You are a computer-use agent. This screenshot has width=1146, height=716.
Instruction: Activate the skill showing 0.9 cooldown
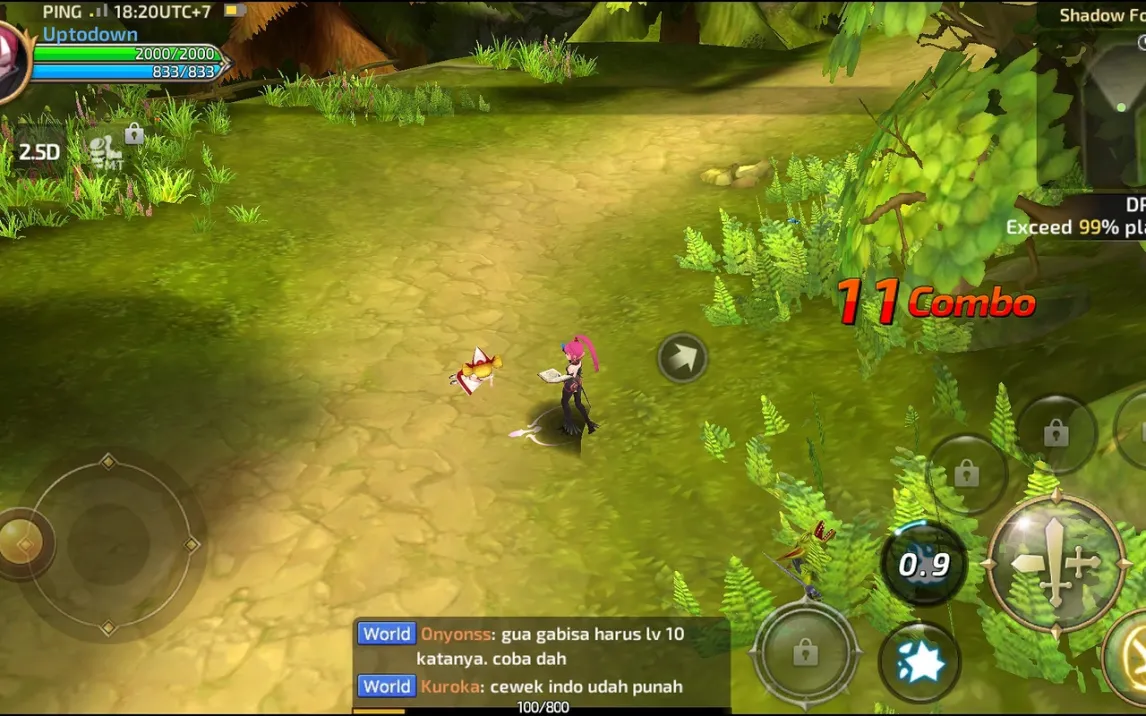click(x=923, y=565)
